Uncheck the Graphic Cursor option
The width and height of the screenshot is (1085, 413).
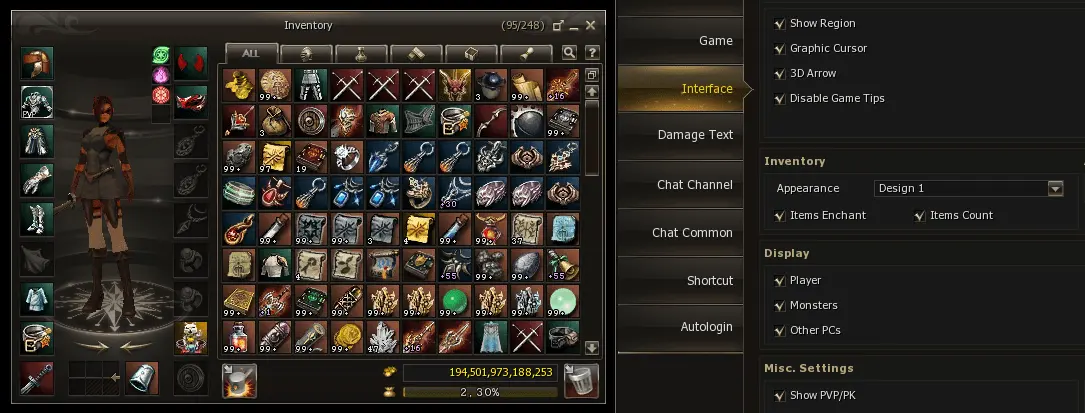click(780, 48)
